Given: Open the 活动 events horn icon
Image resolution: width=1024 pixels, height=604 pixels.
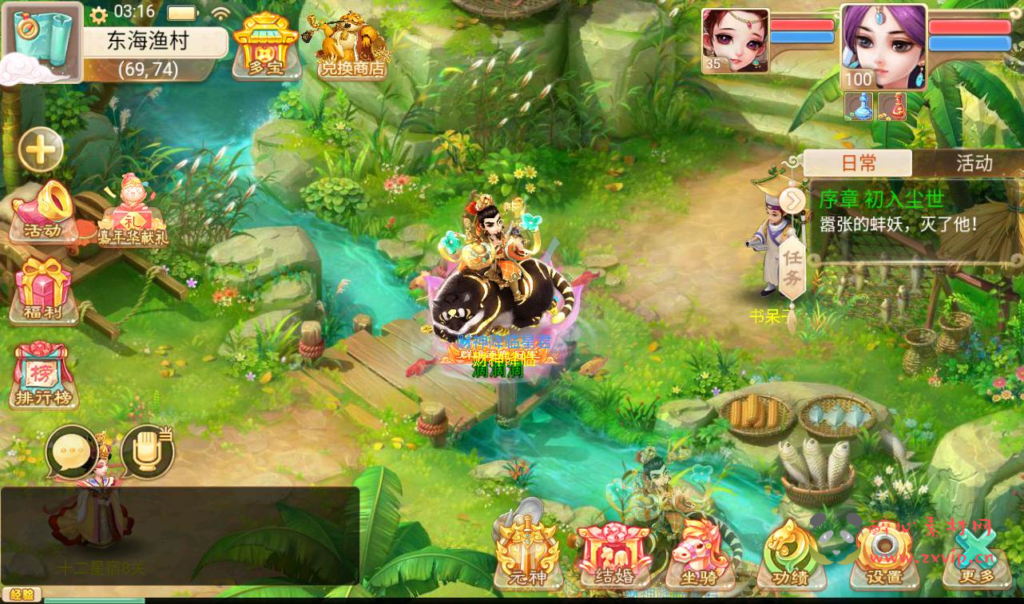Looking at the screenshot, I should [x=43, y=211].
